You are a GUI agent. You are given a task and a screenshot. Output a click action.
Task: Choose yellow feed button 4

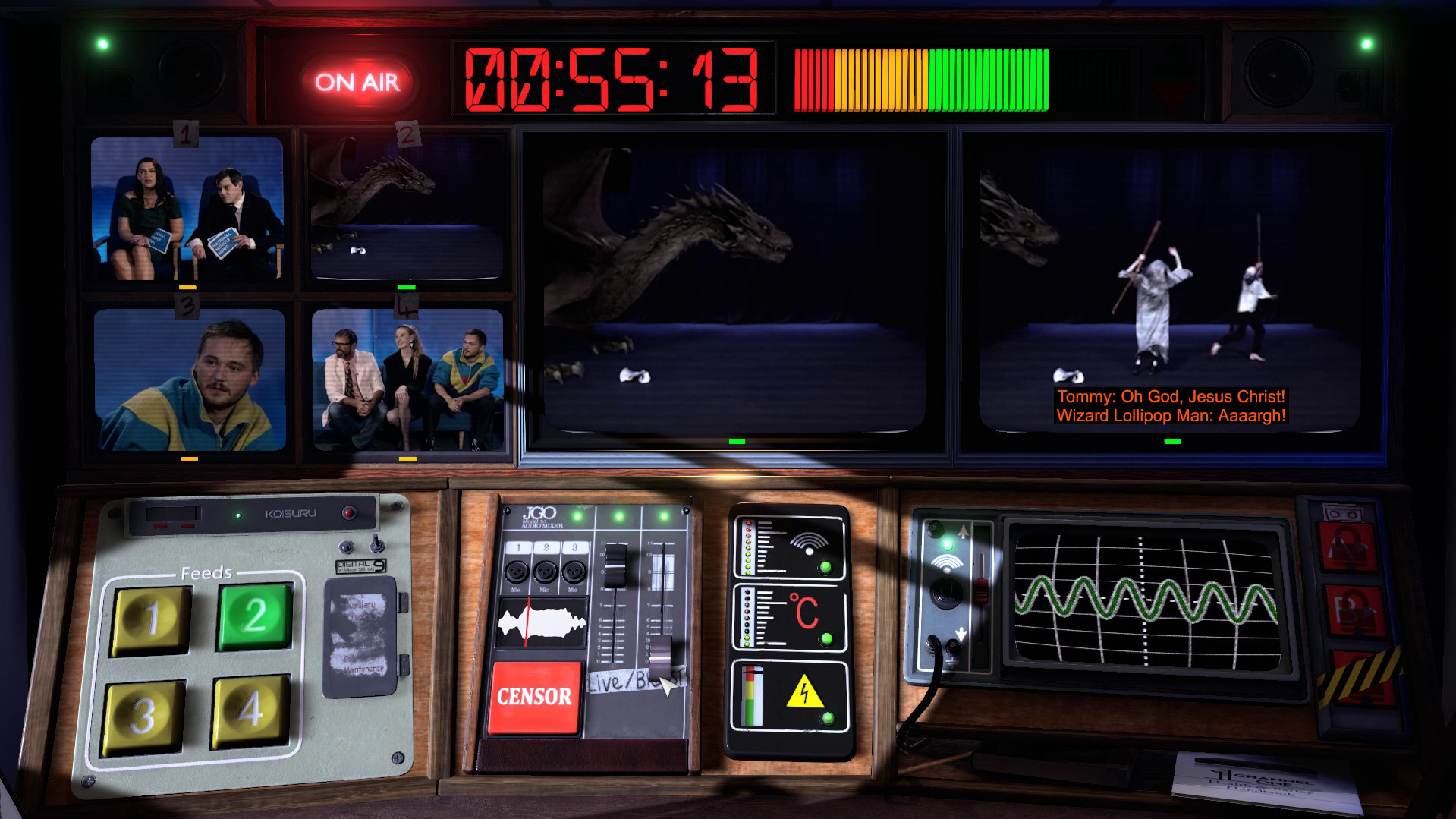point(250,710)
